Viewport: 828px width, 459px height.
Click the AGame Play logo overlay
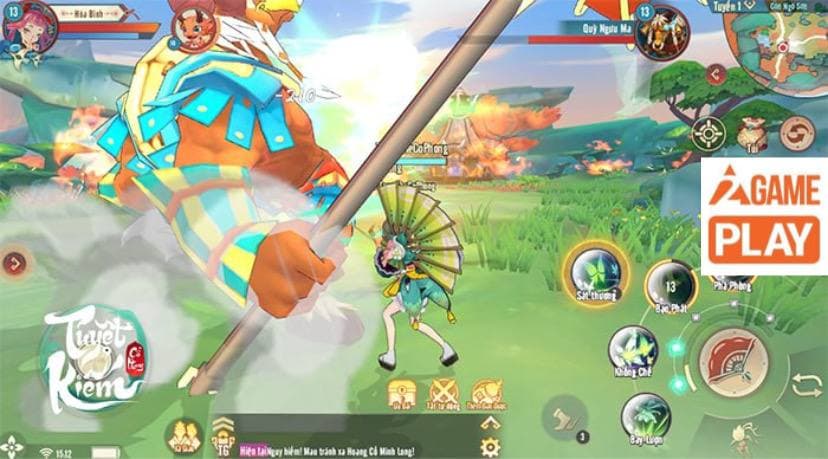click(x=765, y=215)
